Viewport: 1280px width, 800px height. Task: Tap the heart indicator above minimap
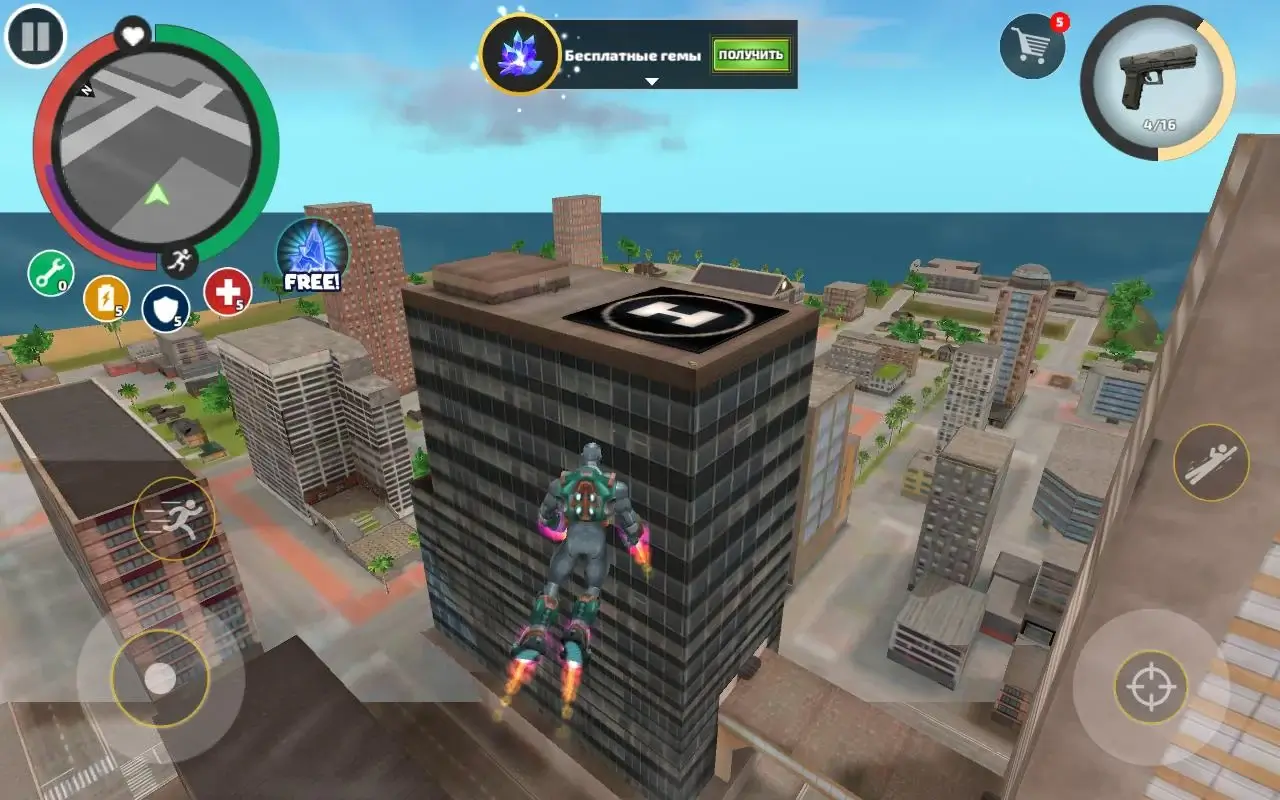pyautogui.click(x=133, y=36)
